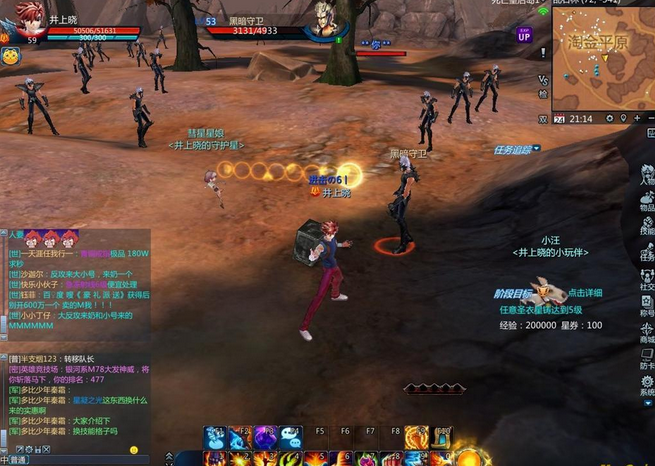Open 点击详细 stage goal details
655x466 pixels.
(x=584, y=293)
